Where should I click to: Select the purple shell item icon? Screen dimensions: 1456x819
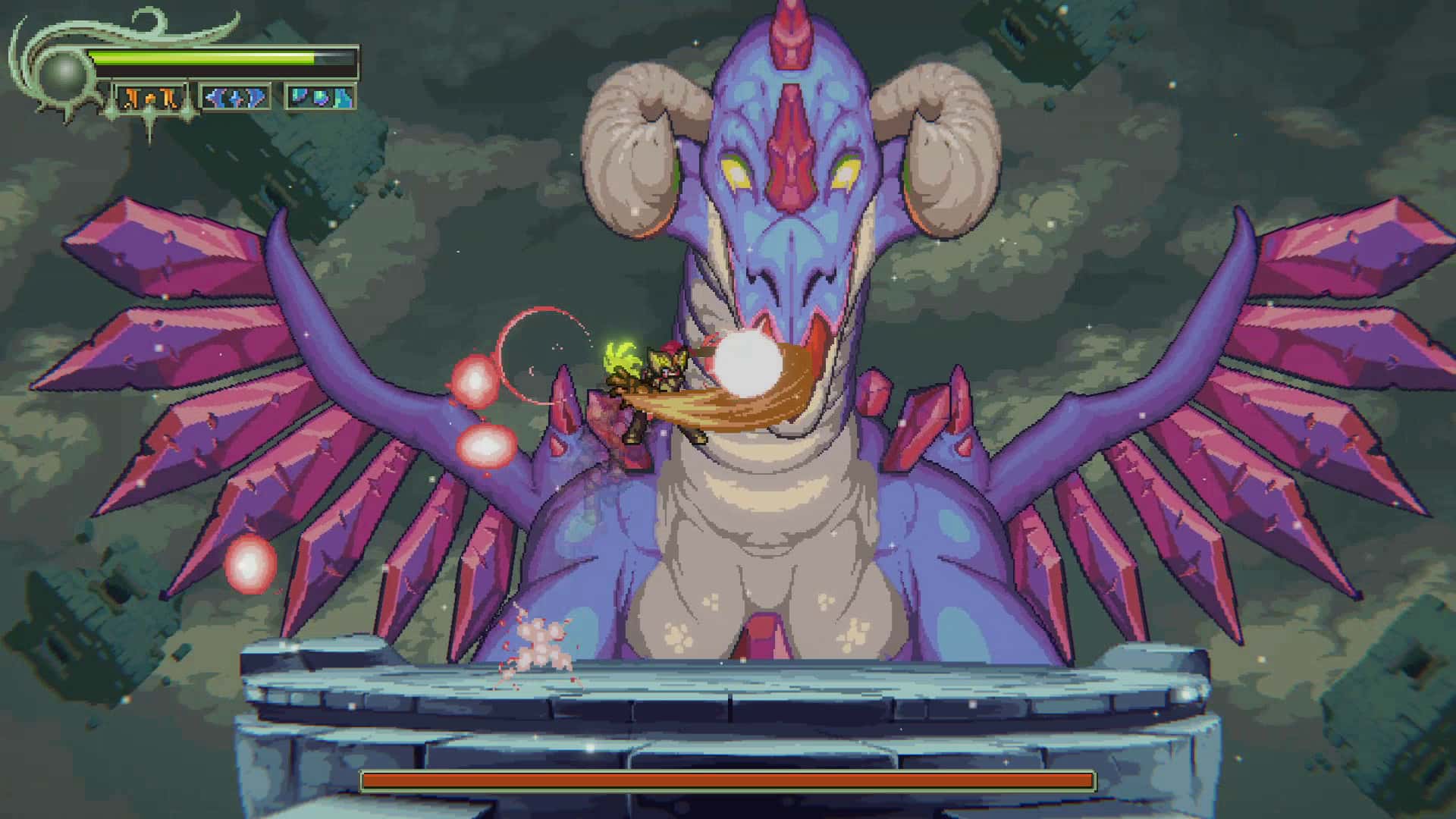pos(322,99)
